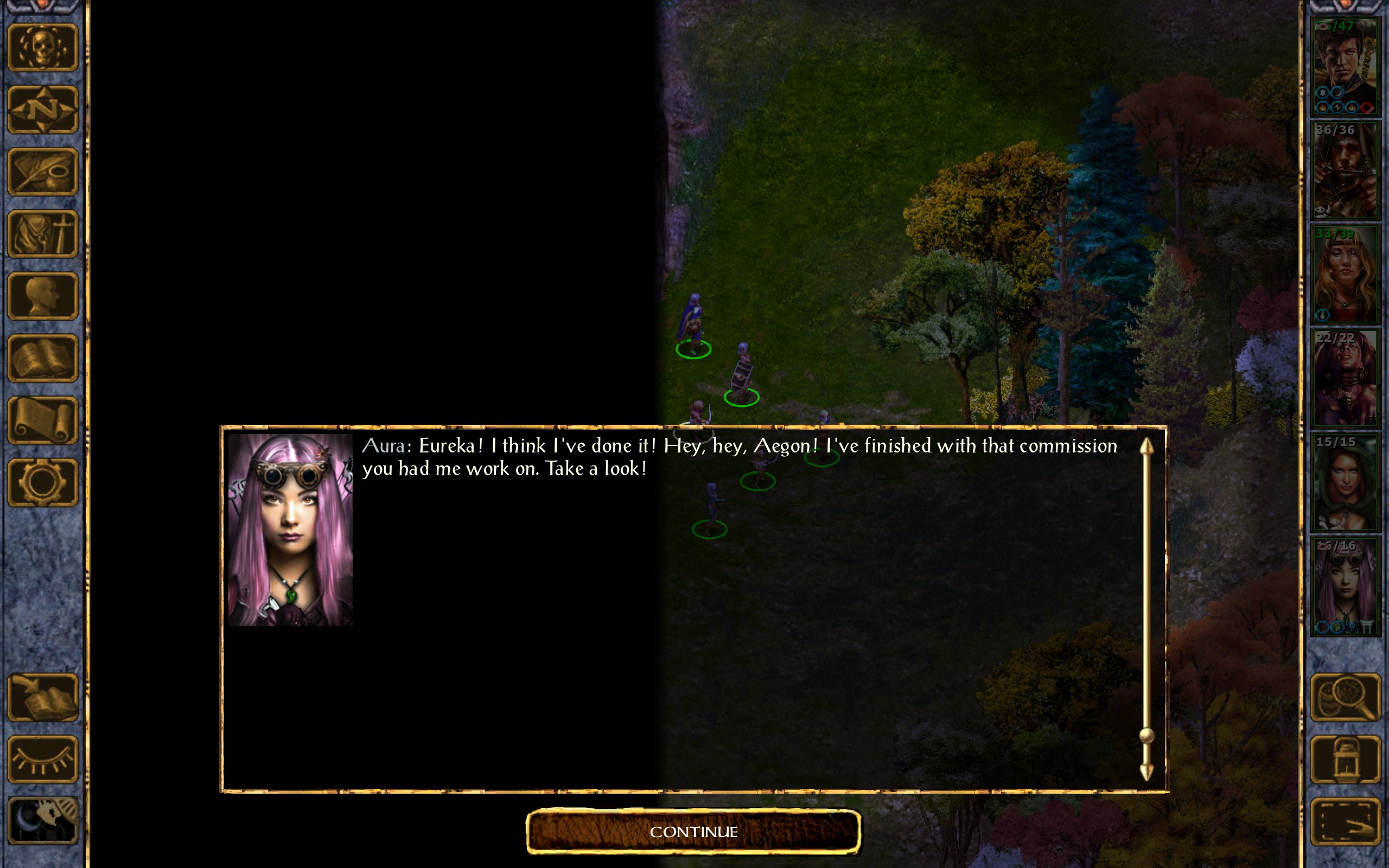Click the dialogue scrollbar down arrow
The width and height of the screenshot is (1389, 868).
pos(1146,772)
